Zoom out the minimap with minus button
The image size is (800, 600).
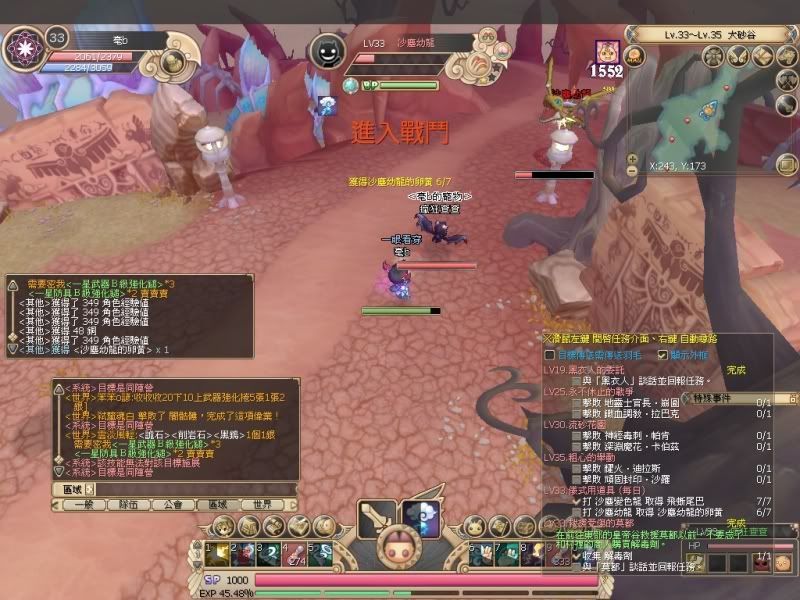coord(631,171)
